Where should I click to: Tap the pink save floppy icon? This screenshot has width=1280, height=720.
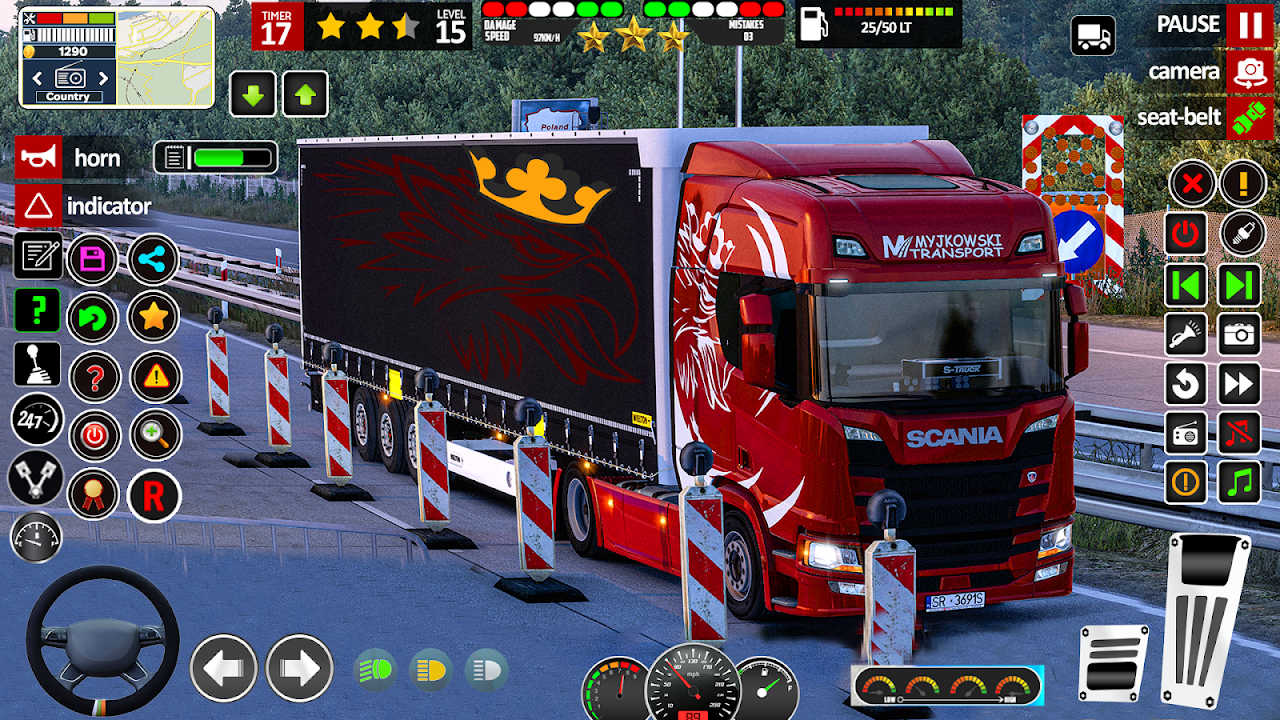coord(93,260)
